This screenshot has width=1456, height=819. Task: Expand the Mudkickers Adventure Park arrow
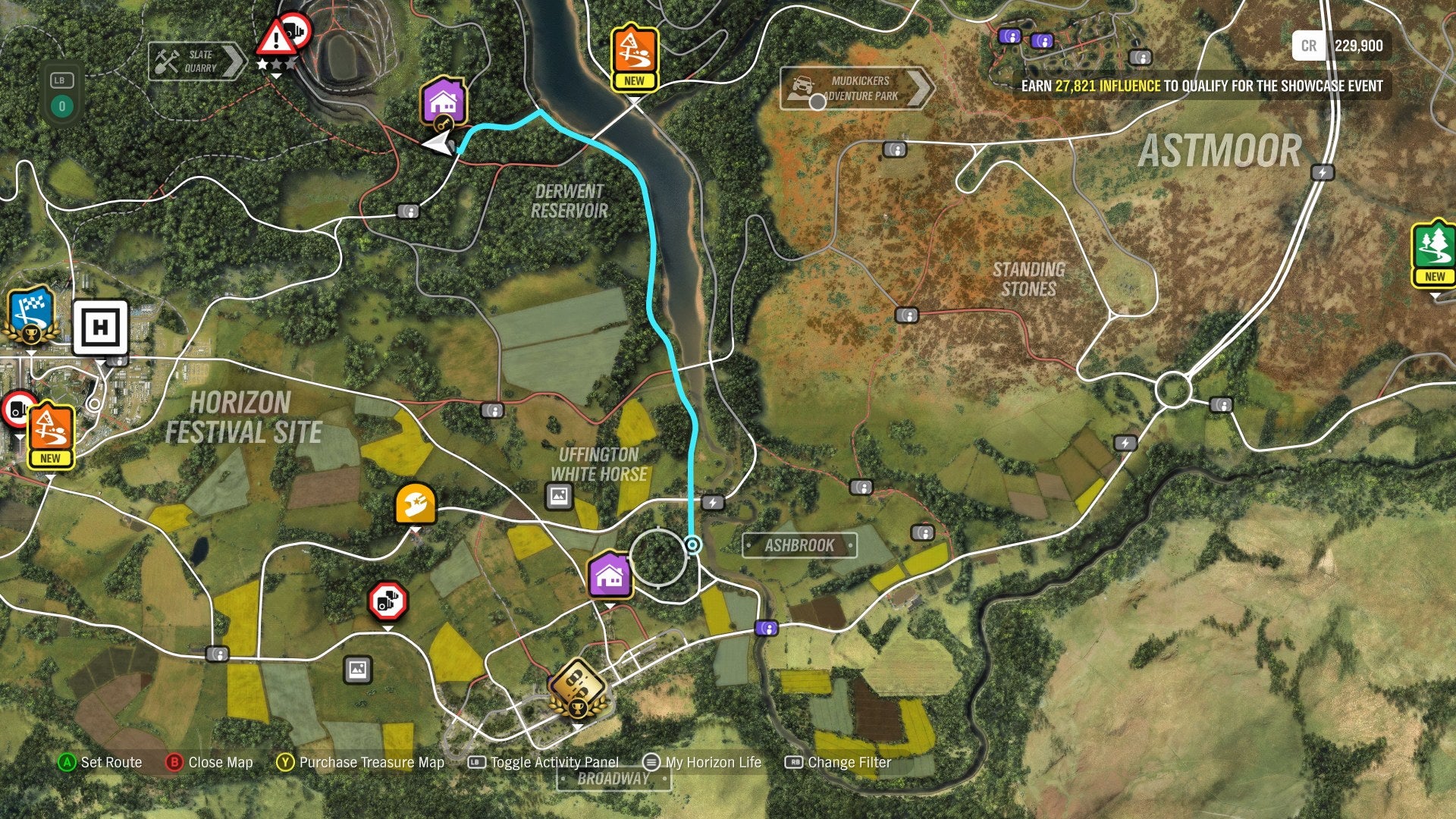pos(922,87)
